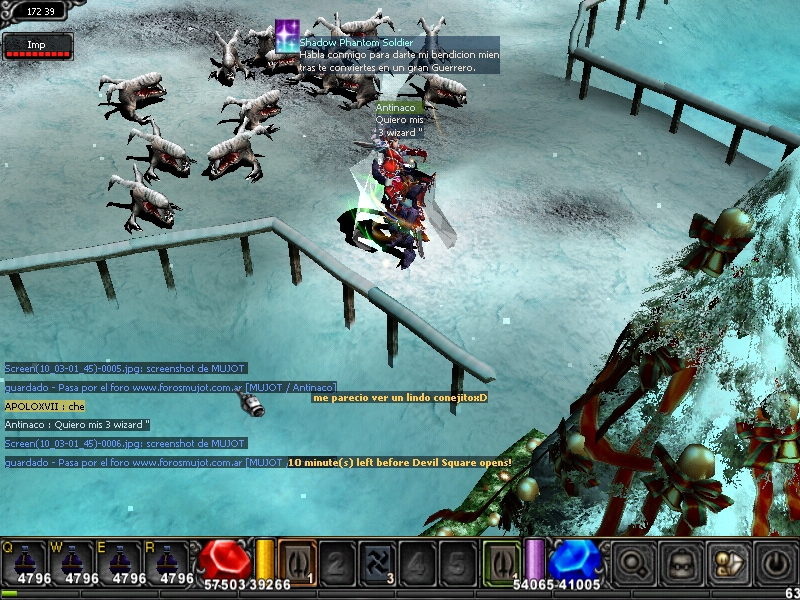Click the power system menu button
This screenshot has width=800, height=600.
coord(774,563)
